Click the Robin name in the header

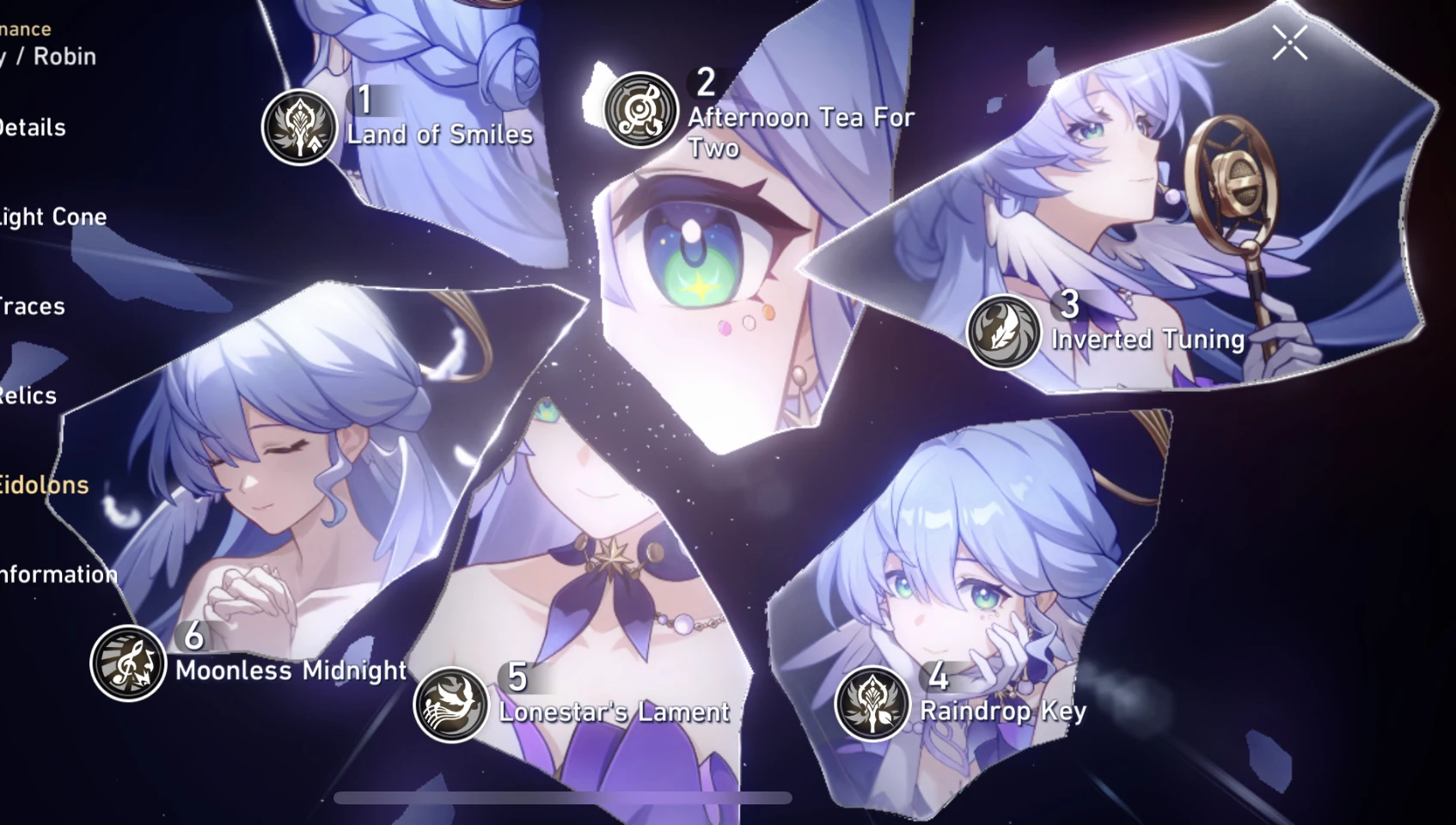point(62,56)
